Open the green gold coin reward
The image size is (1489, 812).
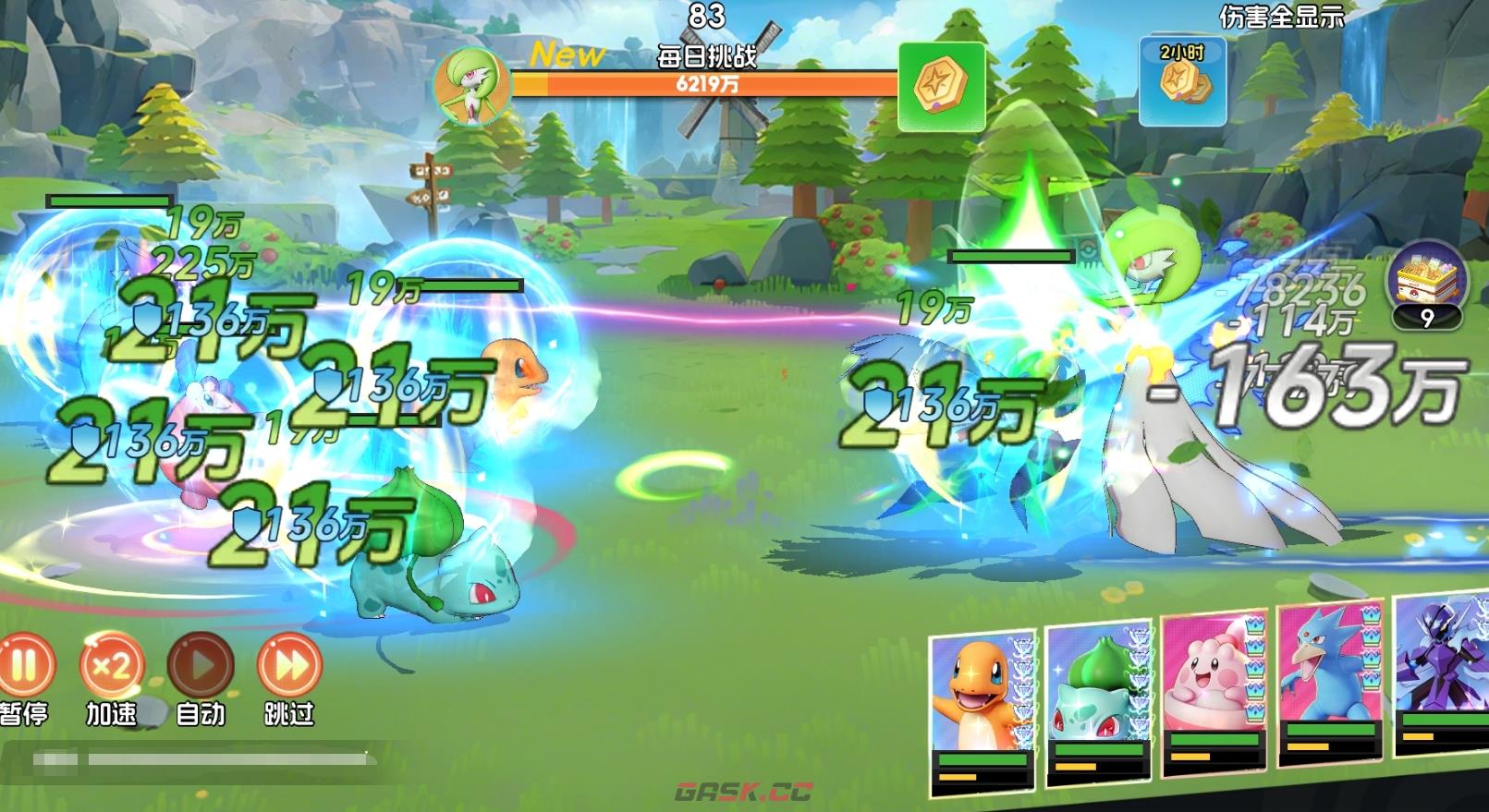click(x=941, y=86)
